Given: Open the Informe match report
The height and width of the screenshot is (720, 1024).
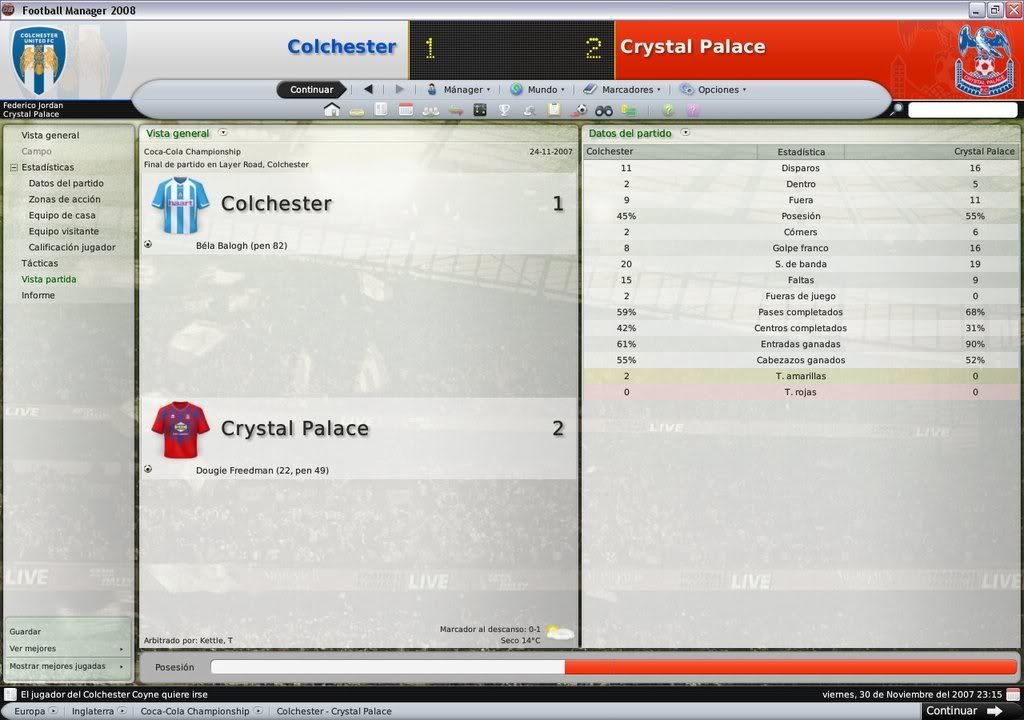Looking at the screenshot, I should point(38,295).
